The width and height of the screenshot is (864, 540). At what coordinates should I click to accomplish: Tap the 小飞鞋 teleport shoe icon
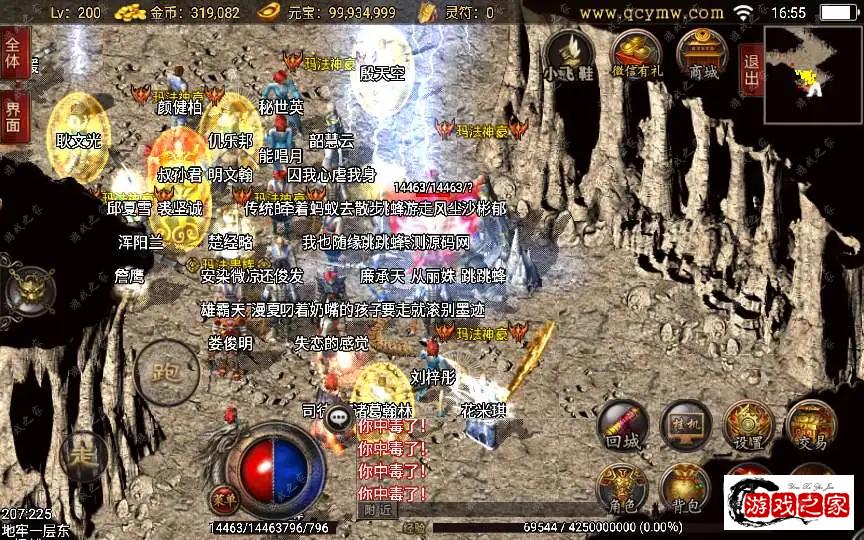(x=568, y=53)
